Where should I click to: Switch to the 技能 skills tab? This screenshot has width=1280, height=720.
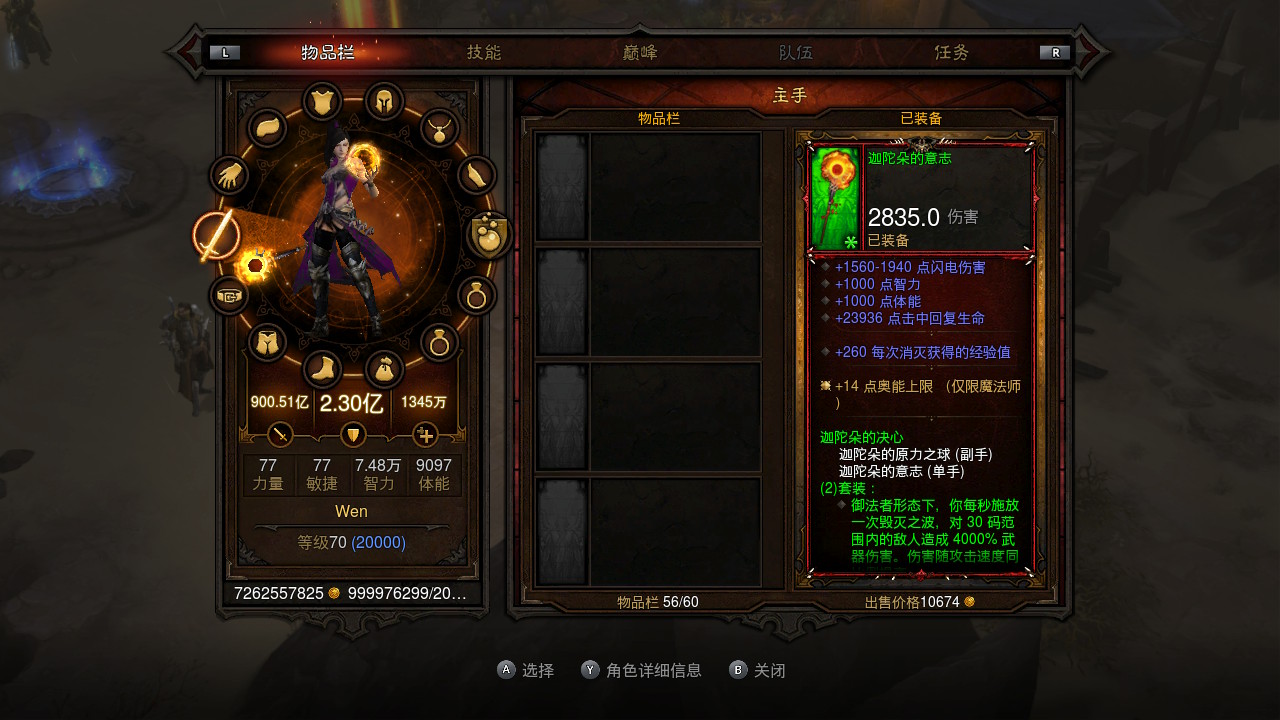(x=484, y=53)
